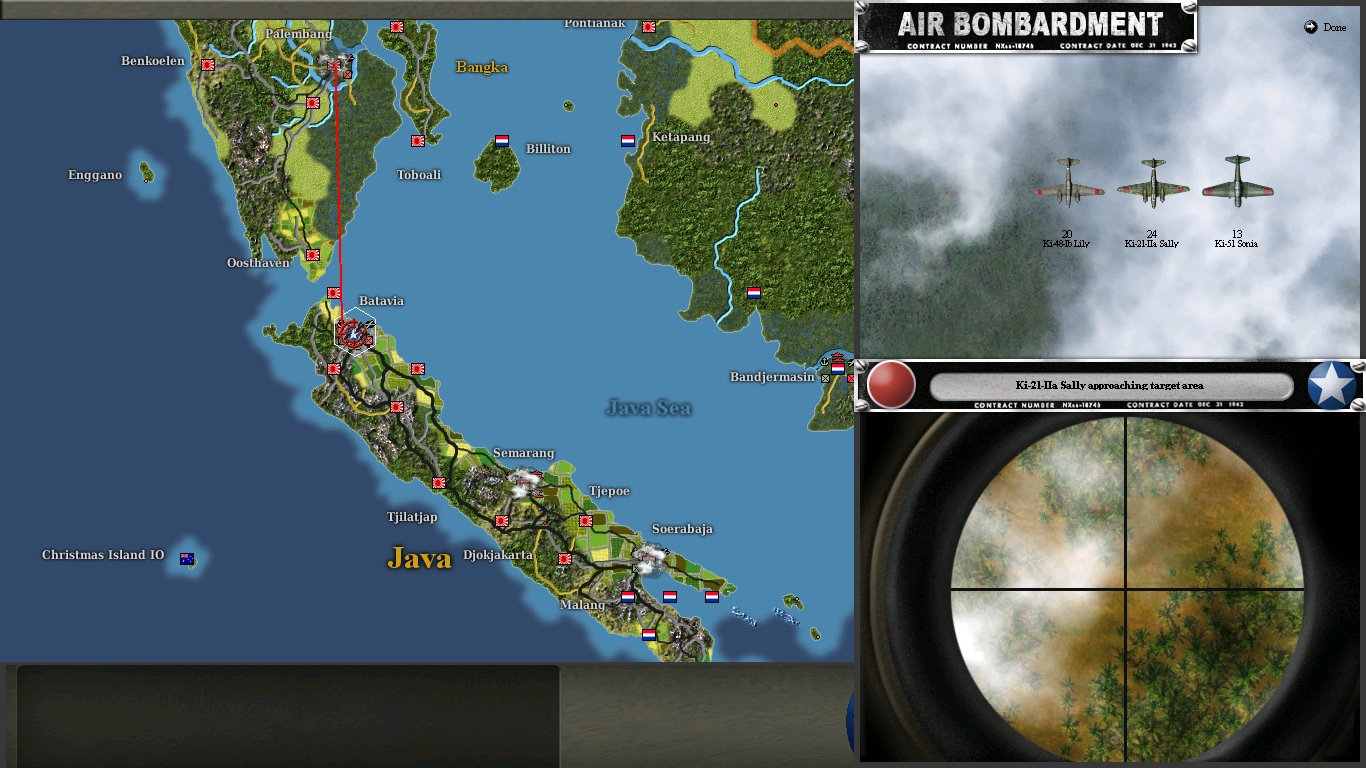Select the Australian flag at Christmas Island IO
The width and height of the screenshot is (1366, 768).
185,558
